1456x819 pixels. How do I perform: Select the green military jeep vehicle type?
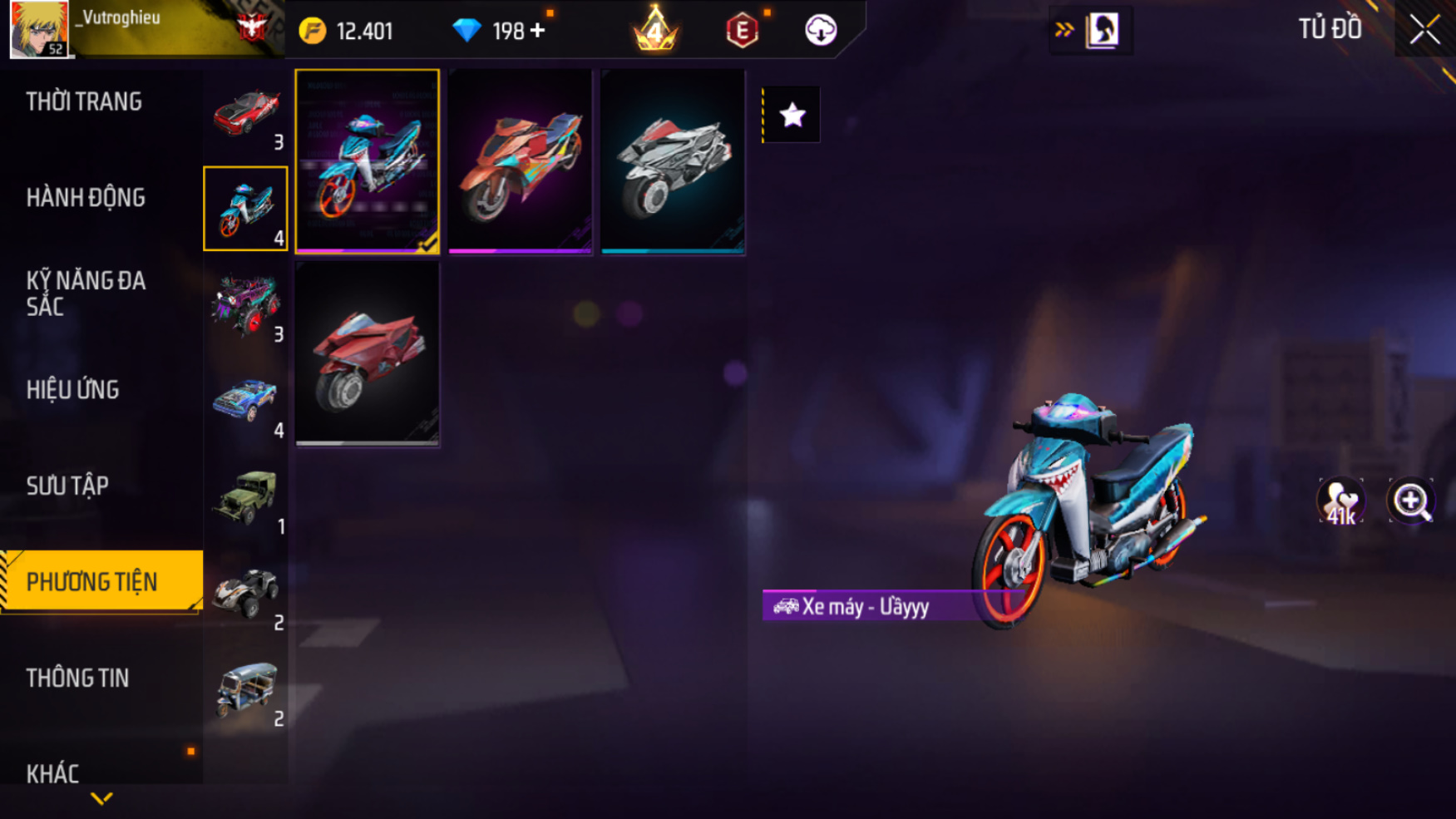245,498
